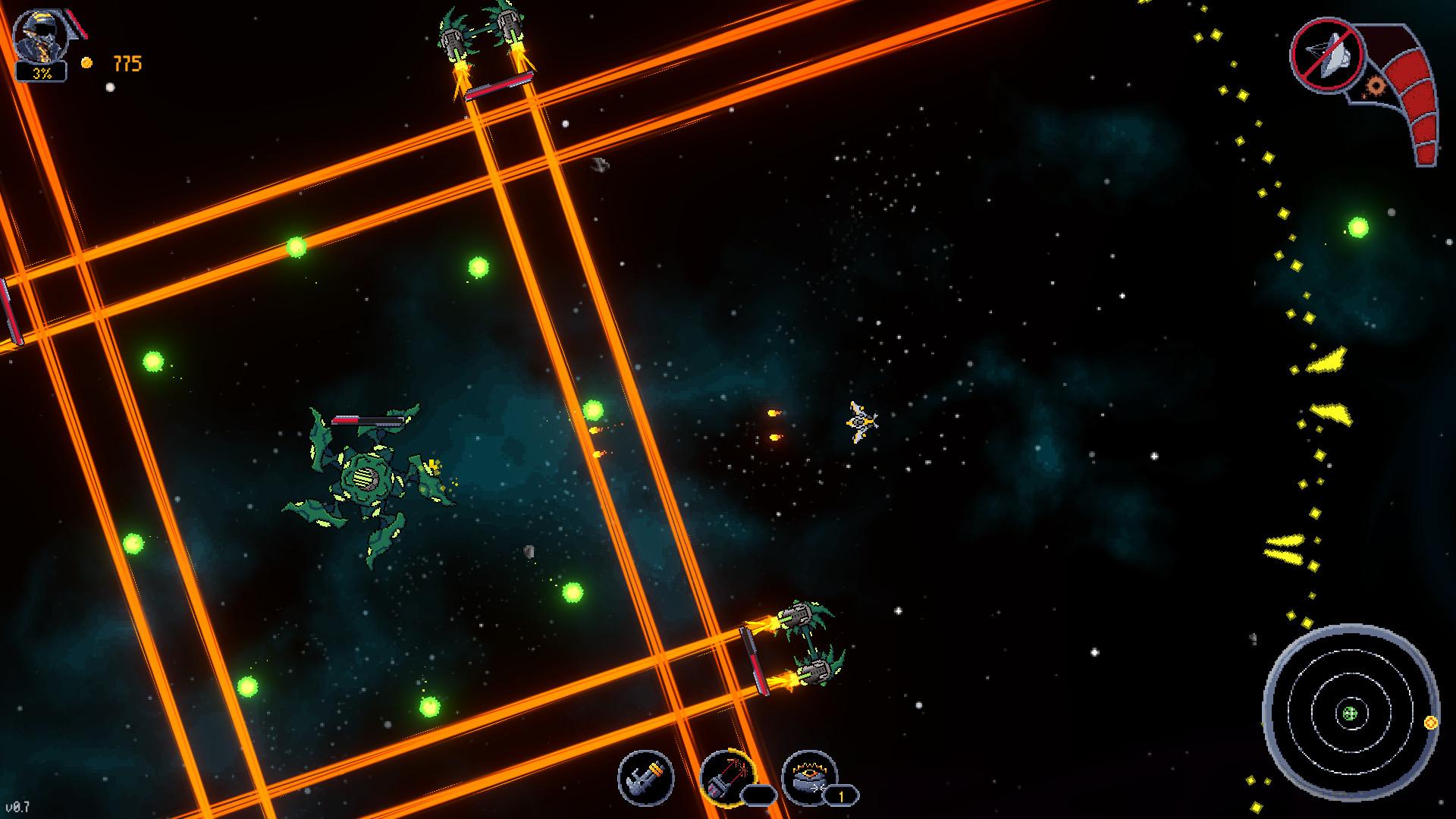Select the gatling gun weapon slot
This screenshot has width=1456, height=819.
645,777
